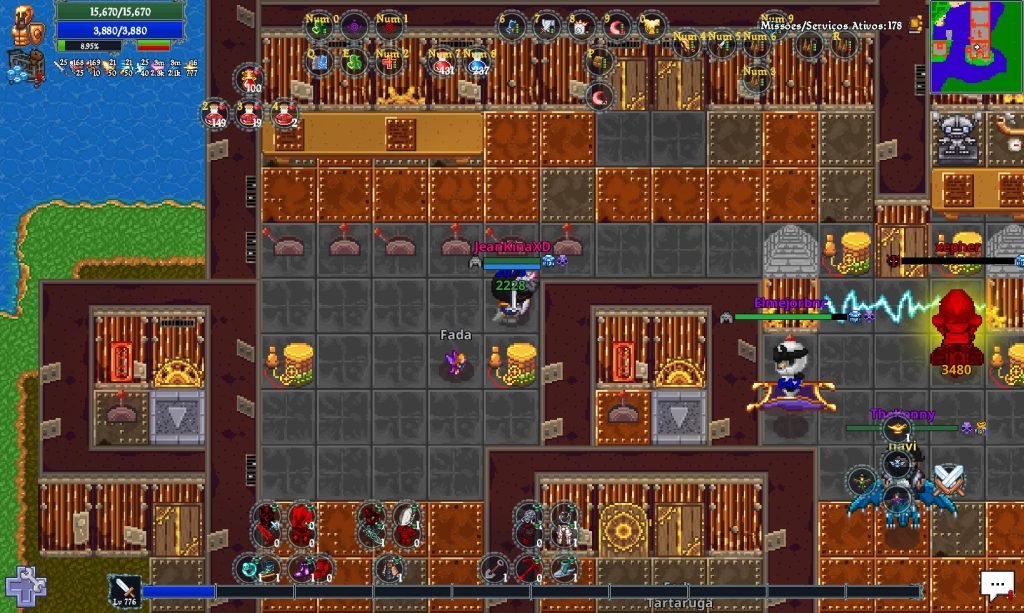Screen dimensions: 1024x613
Task: Use the Num 1 red heart skill
Action: [389, 26]
